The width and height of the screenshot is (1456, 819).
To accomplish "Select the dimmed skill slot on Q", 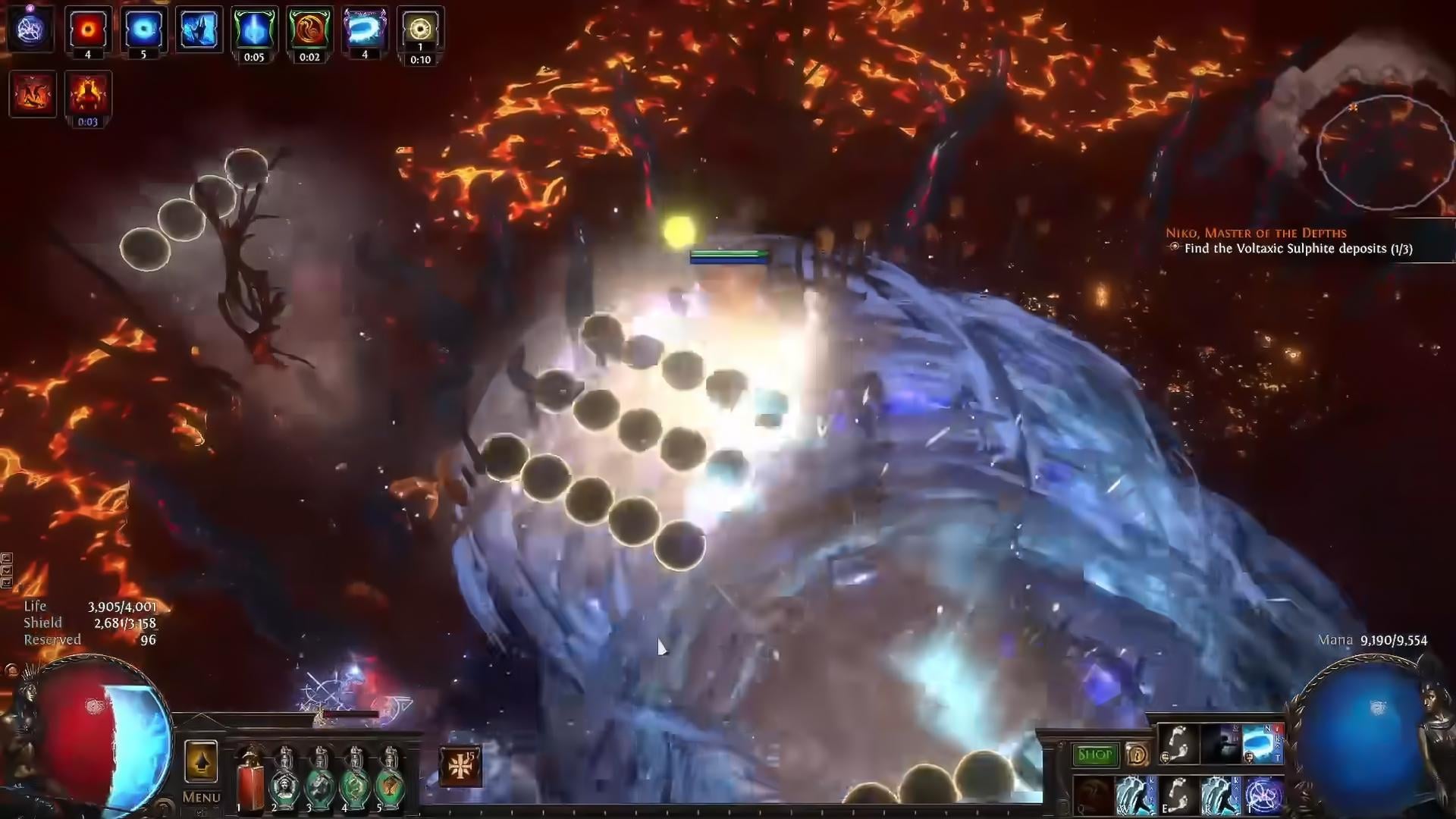I will [x=1094, y=796].
